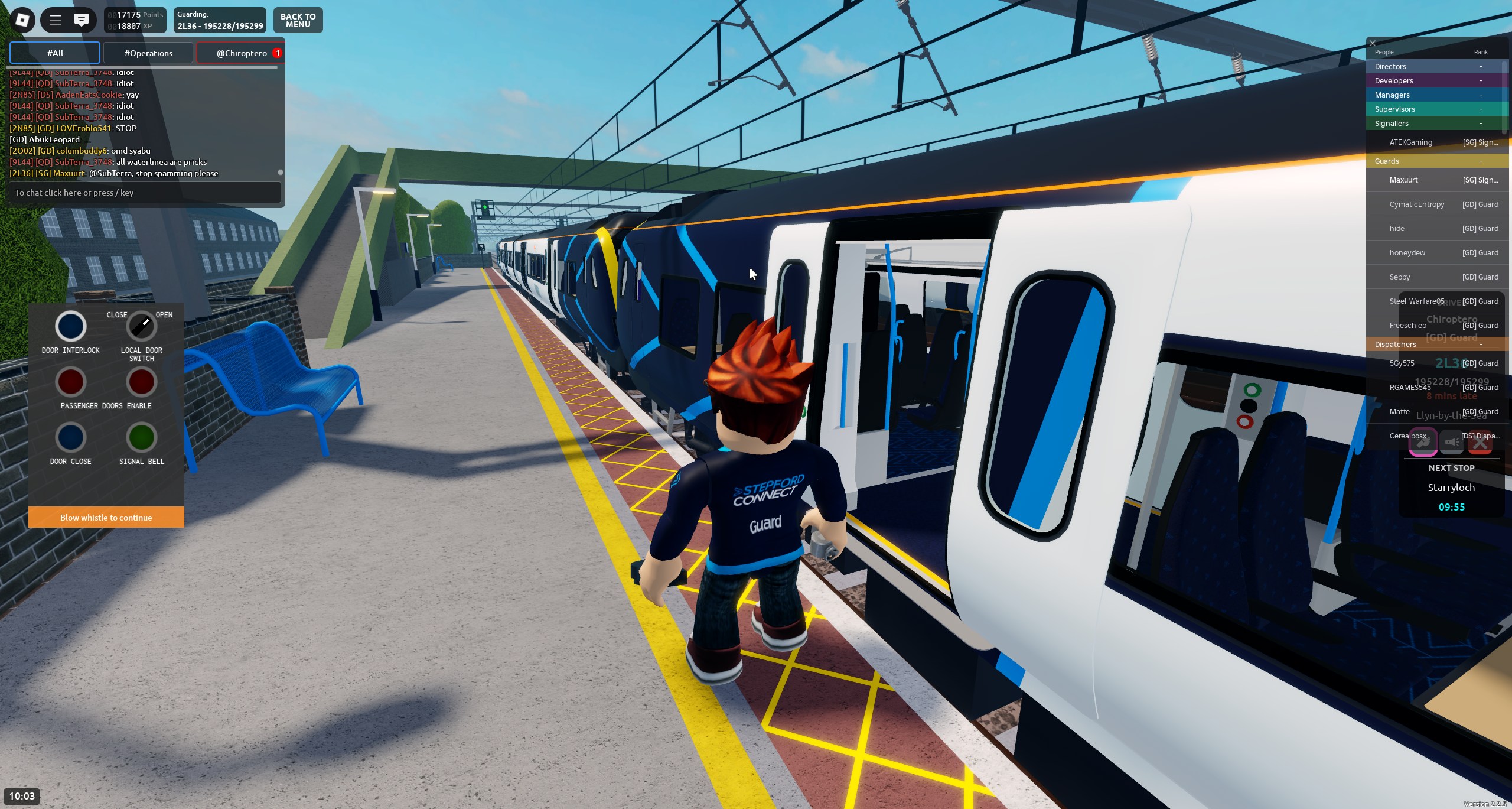The width and height of the screenshot is (1512, 809).
Task: Toggle the chat window icon
Action: 82,20
